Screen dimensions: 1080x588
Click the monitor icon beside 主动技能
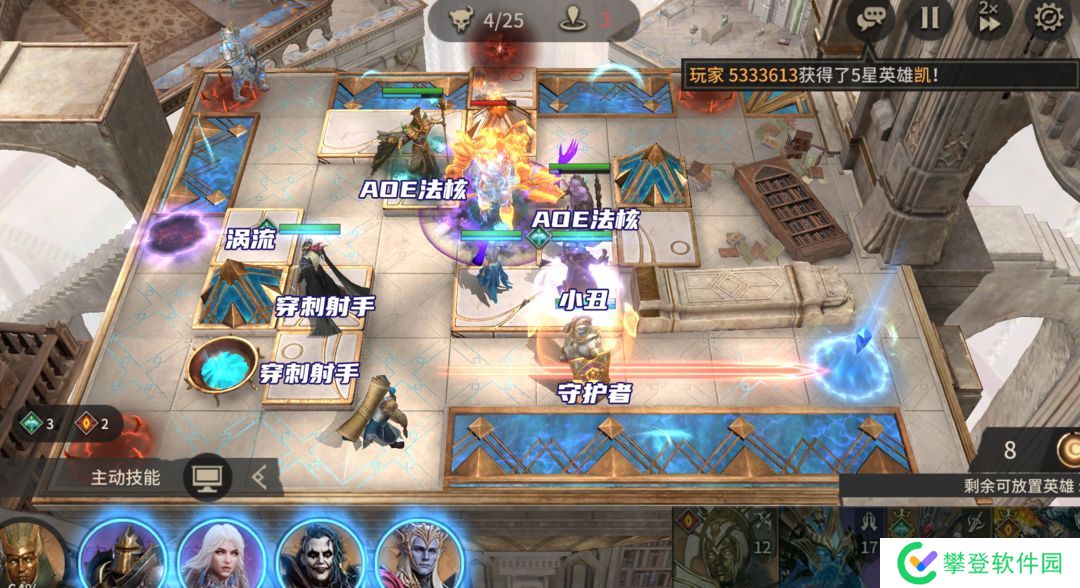coord(207,477)
